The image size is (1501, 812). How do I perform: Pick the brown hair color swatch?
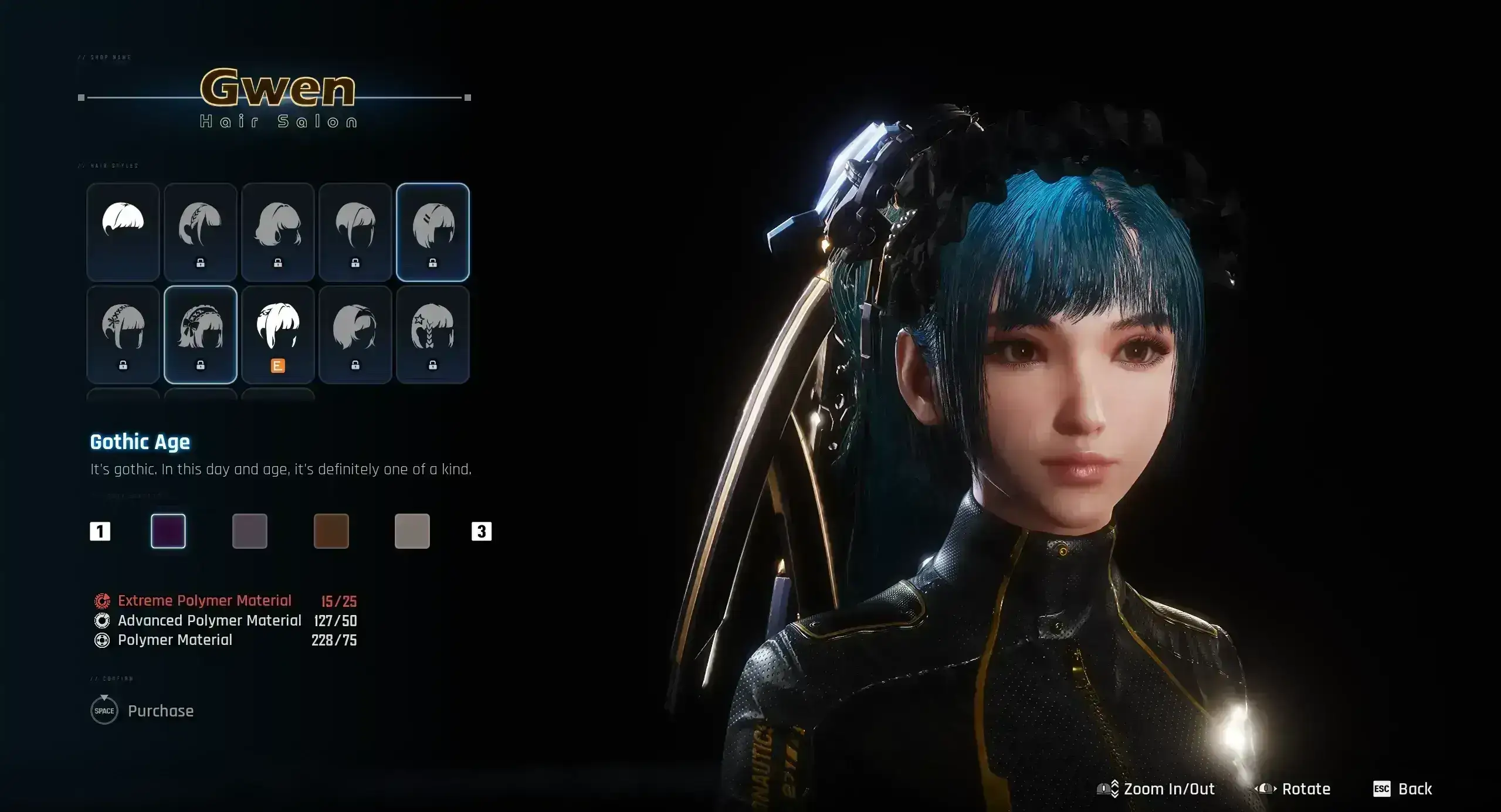[331, 531]
